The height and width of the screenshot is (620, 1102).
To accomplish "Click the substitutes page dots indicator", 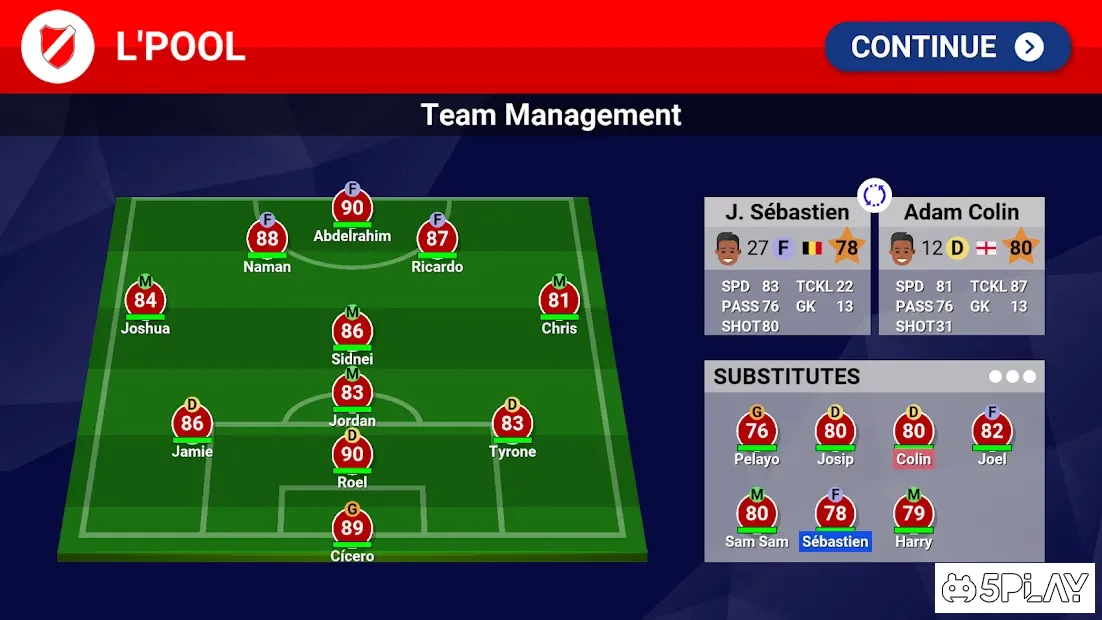I will click(x=1012, y=377).
